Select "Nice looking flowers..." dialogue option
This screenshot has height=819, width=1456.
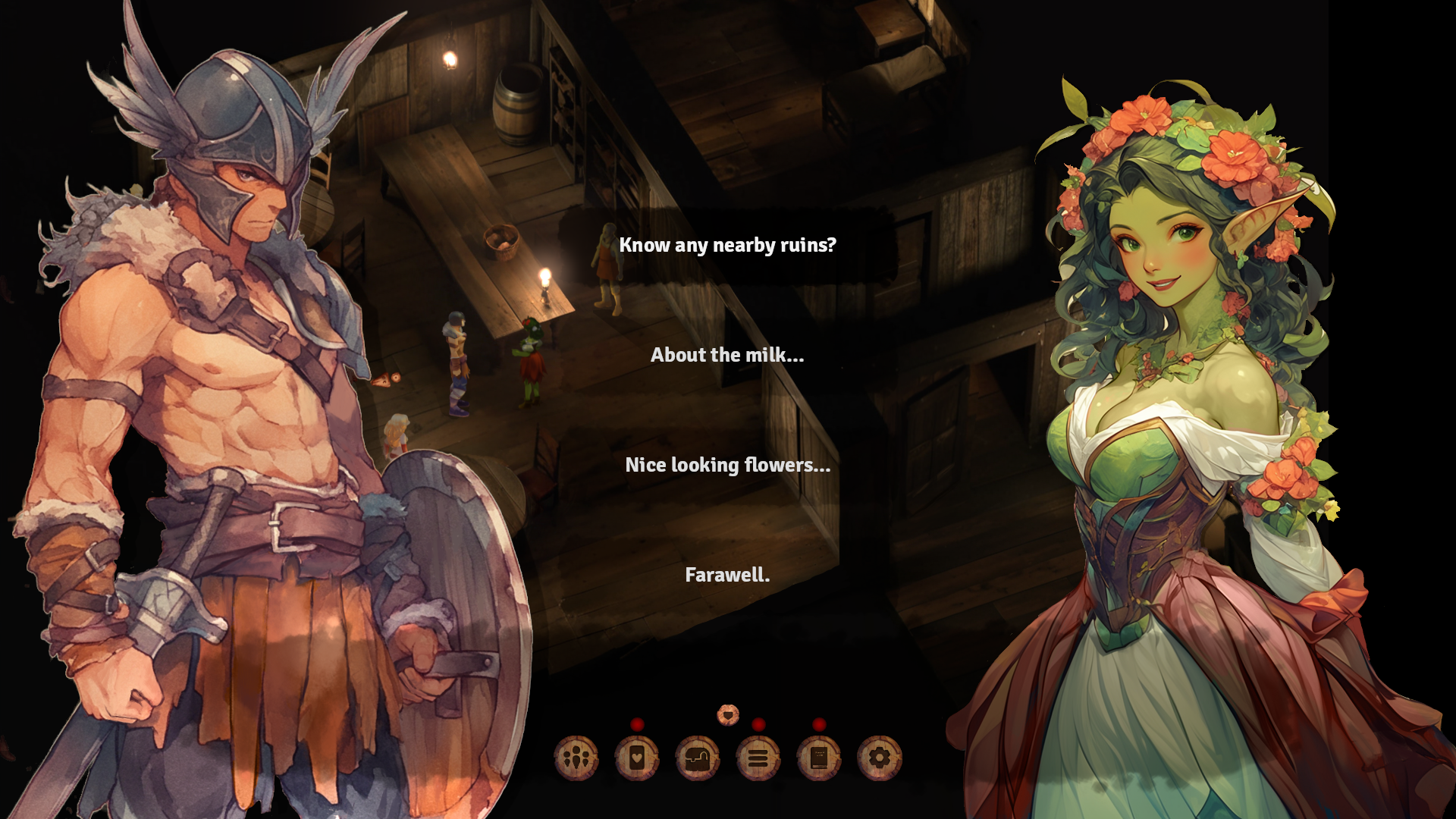727,465
